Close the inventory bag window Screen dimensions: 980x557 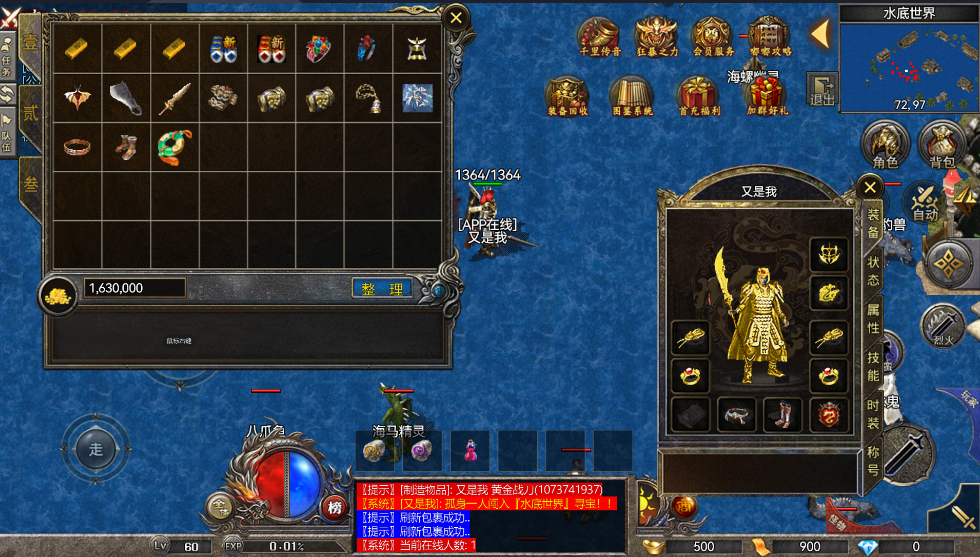[x=456, y=18]
